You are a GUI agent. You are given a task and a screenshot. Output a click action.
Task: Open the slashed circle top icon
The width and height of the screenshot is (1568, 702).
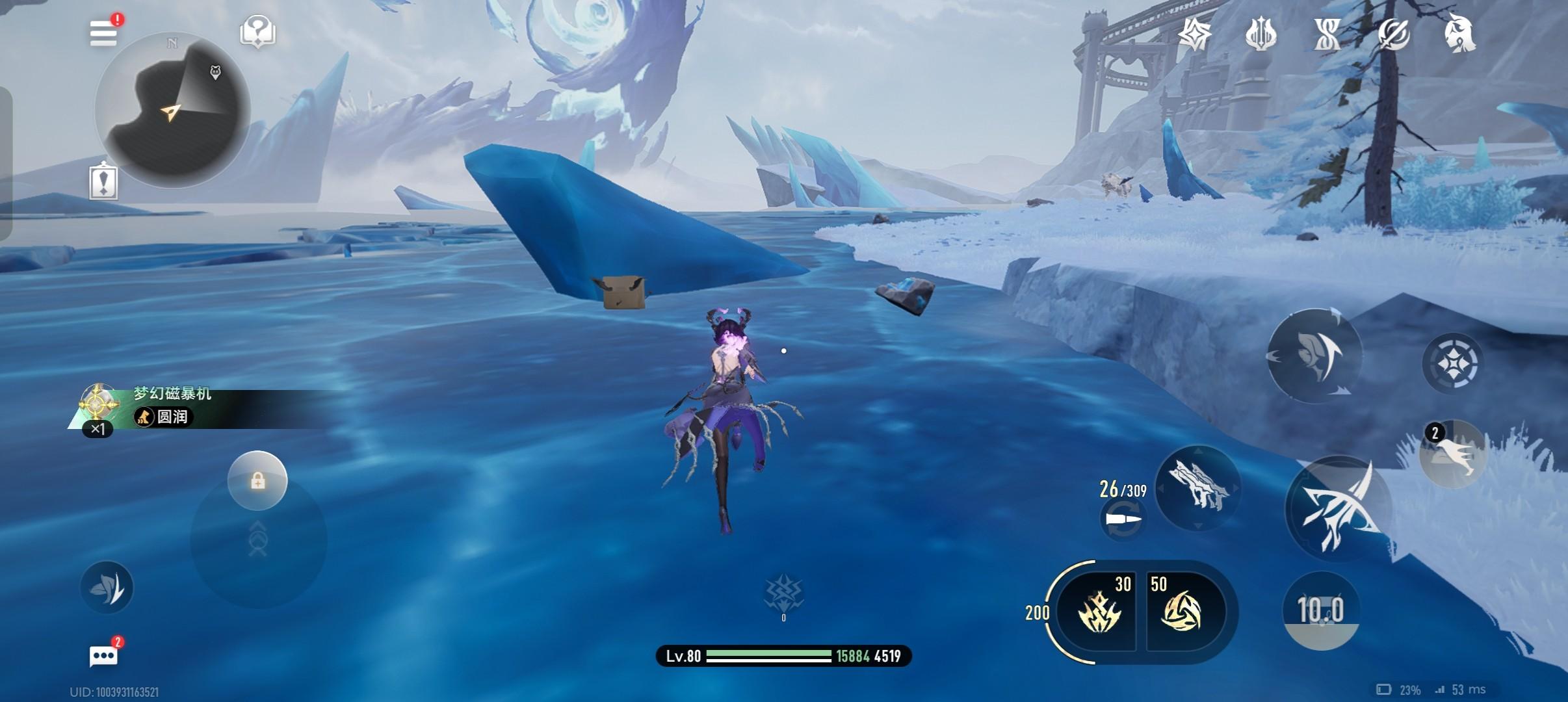(x=1393, y=34)
